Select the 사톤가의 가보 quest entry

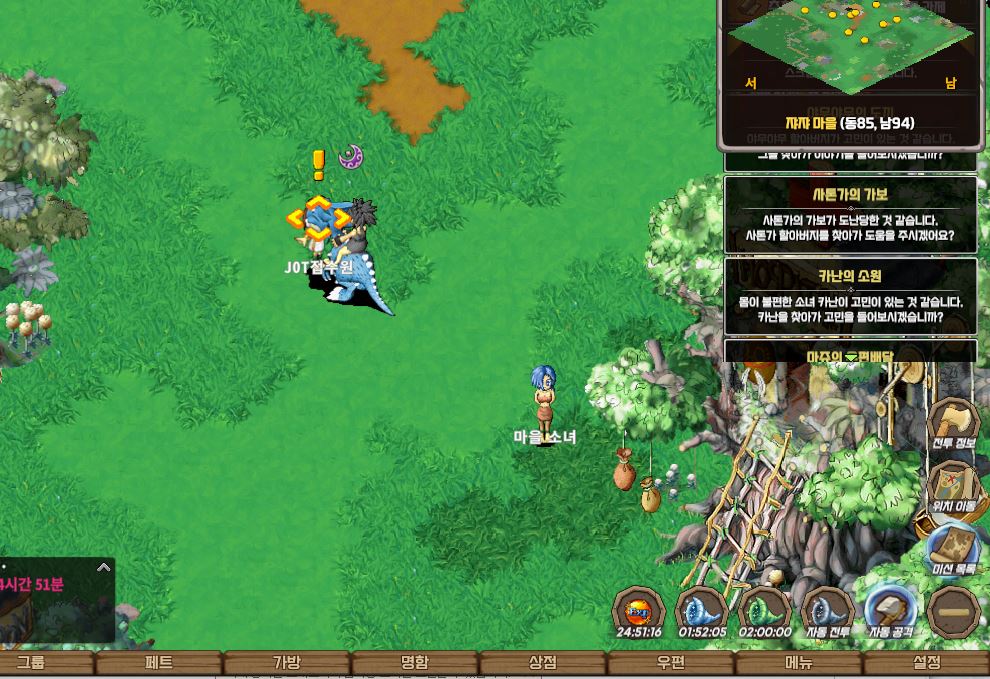(850, 215)
